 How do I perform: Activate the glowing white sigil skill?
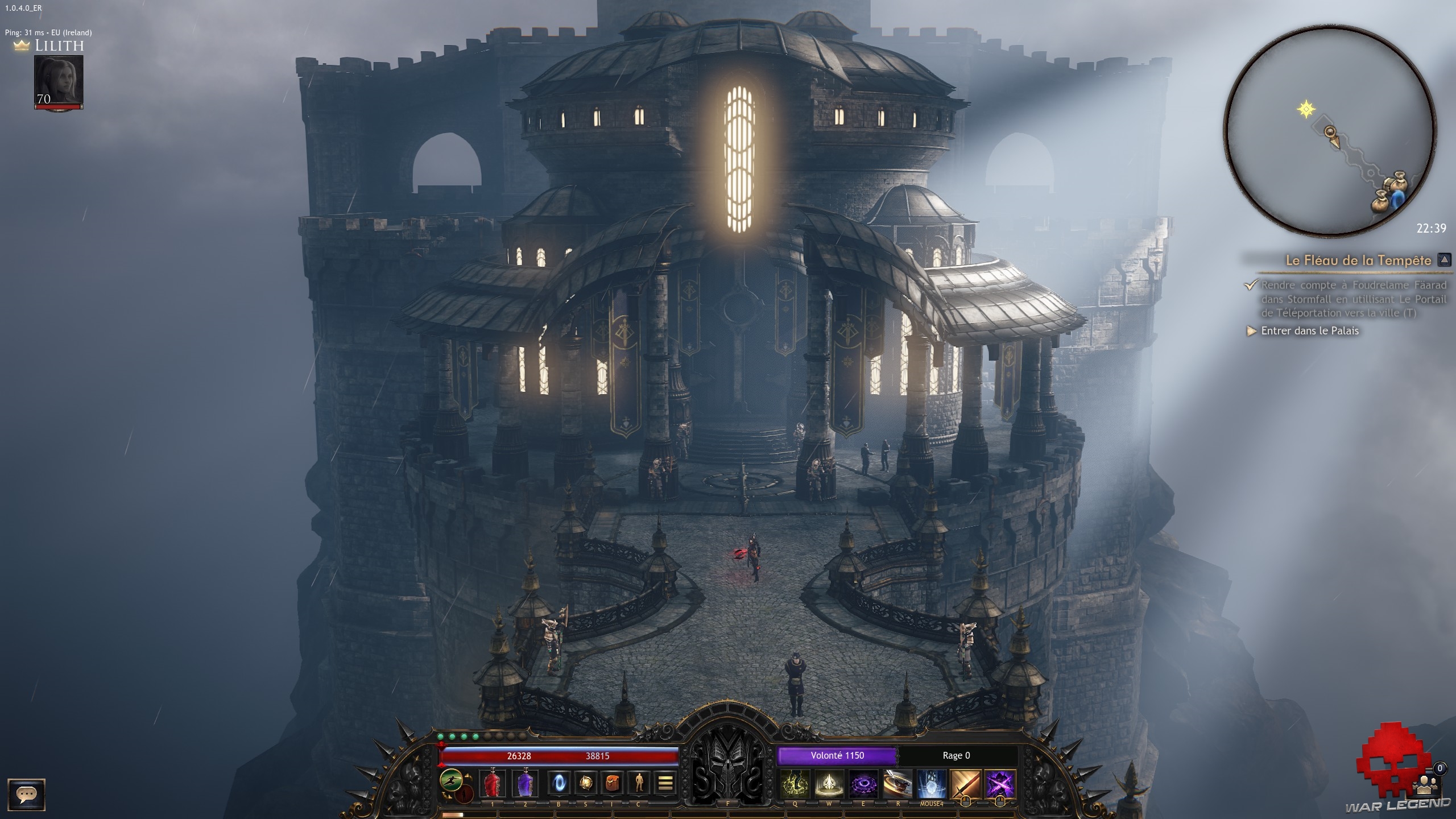tap(829, 784)
